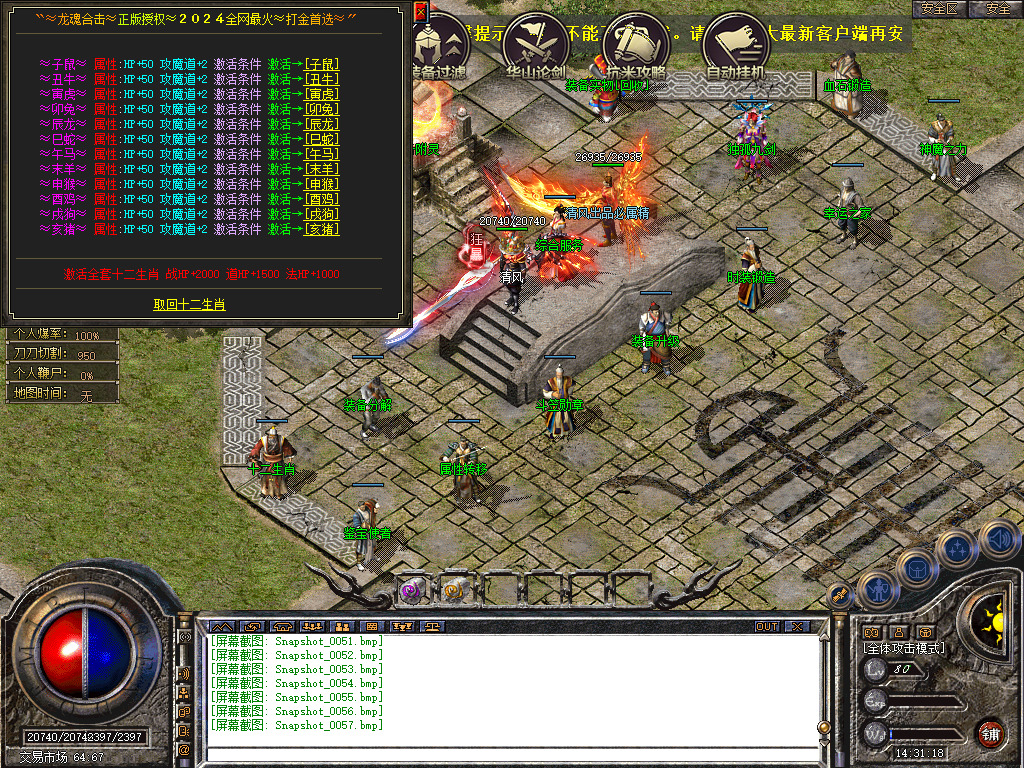Image resolution: width=1024 pixels, height=768 pixels.
Task: Switch the 全体攻击模式 attack mode label
Action: pyautogui.click(x=904, y=648)
